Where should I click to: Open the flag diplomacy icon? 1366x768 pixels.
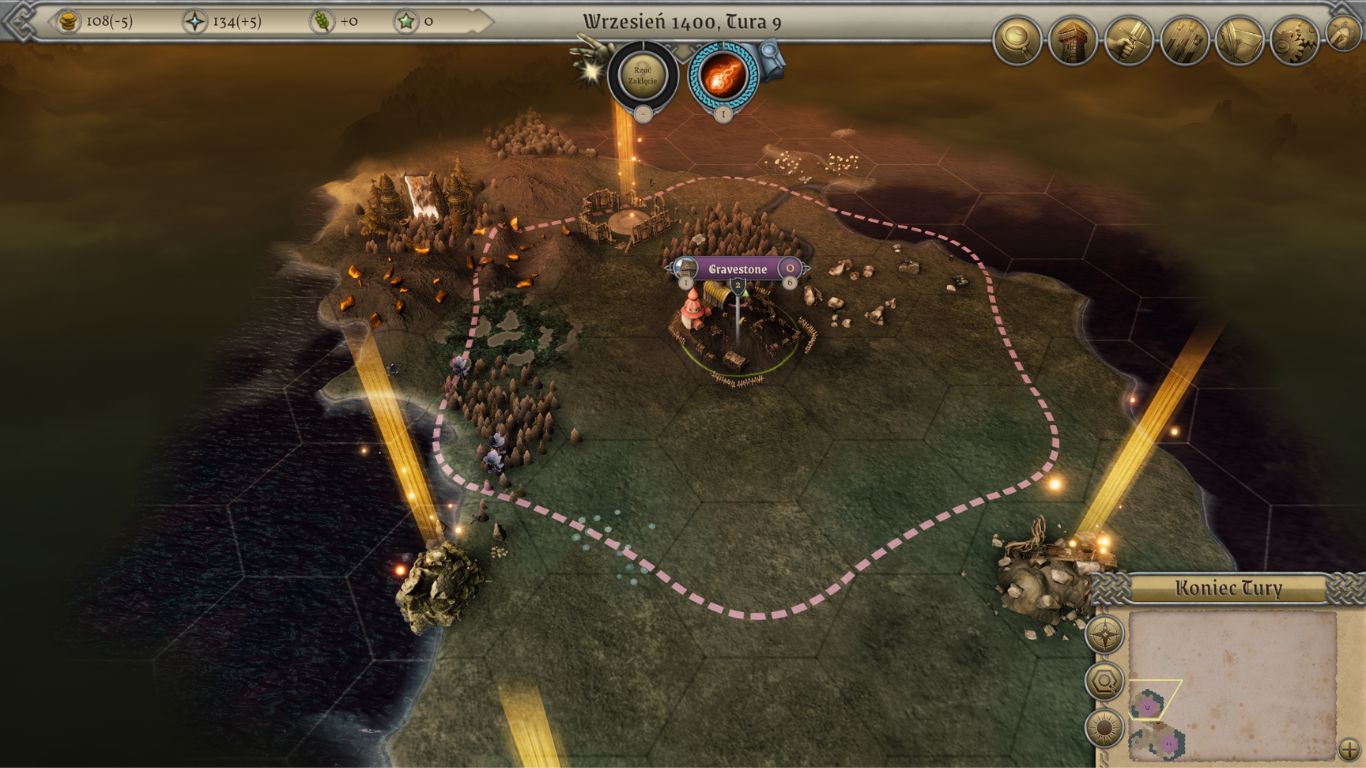point(1240,41)
